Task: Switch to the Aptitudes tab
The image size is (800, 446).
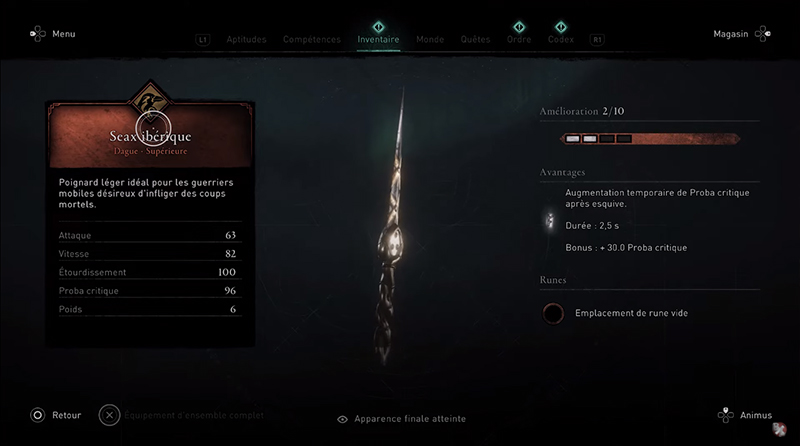Action: [245, 40]
